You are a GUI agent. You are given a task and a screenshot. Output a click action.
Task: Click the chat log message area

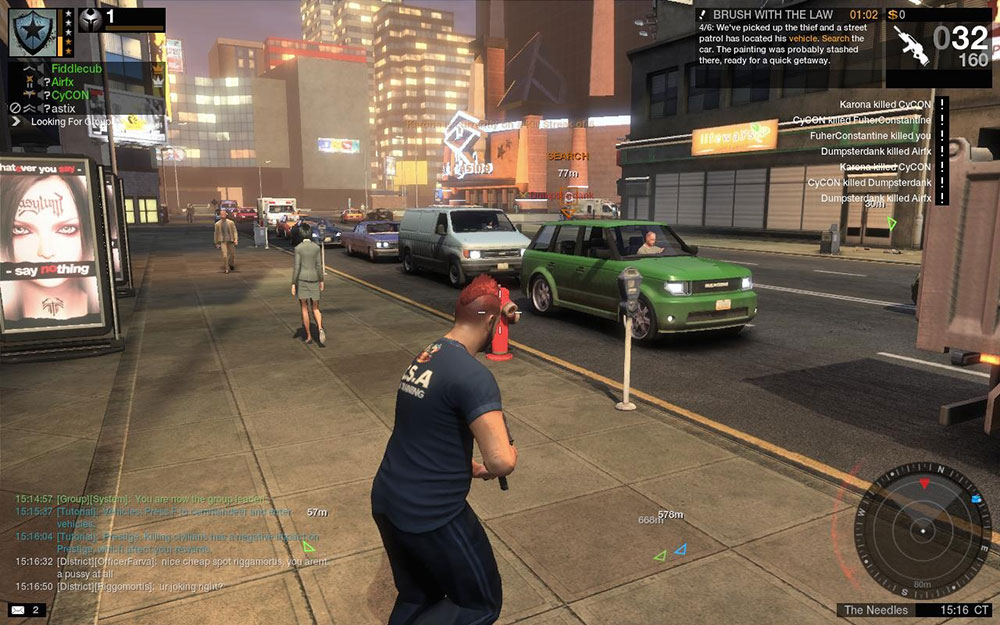170,541
